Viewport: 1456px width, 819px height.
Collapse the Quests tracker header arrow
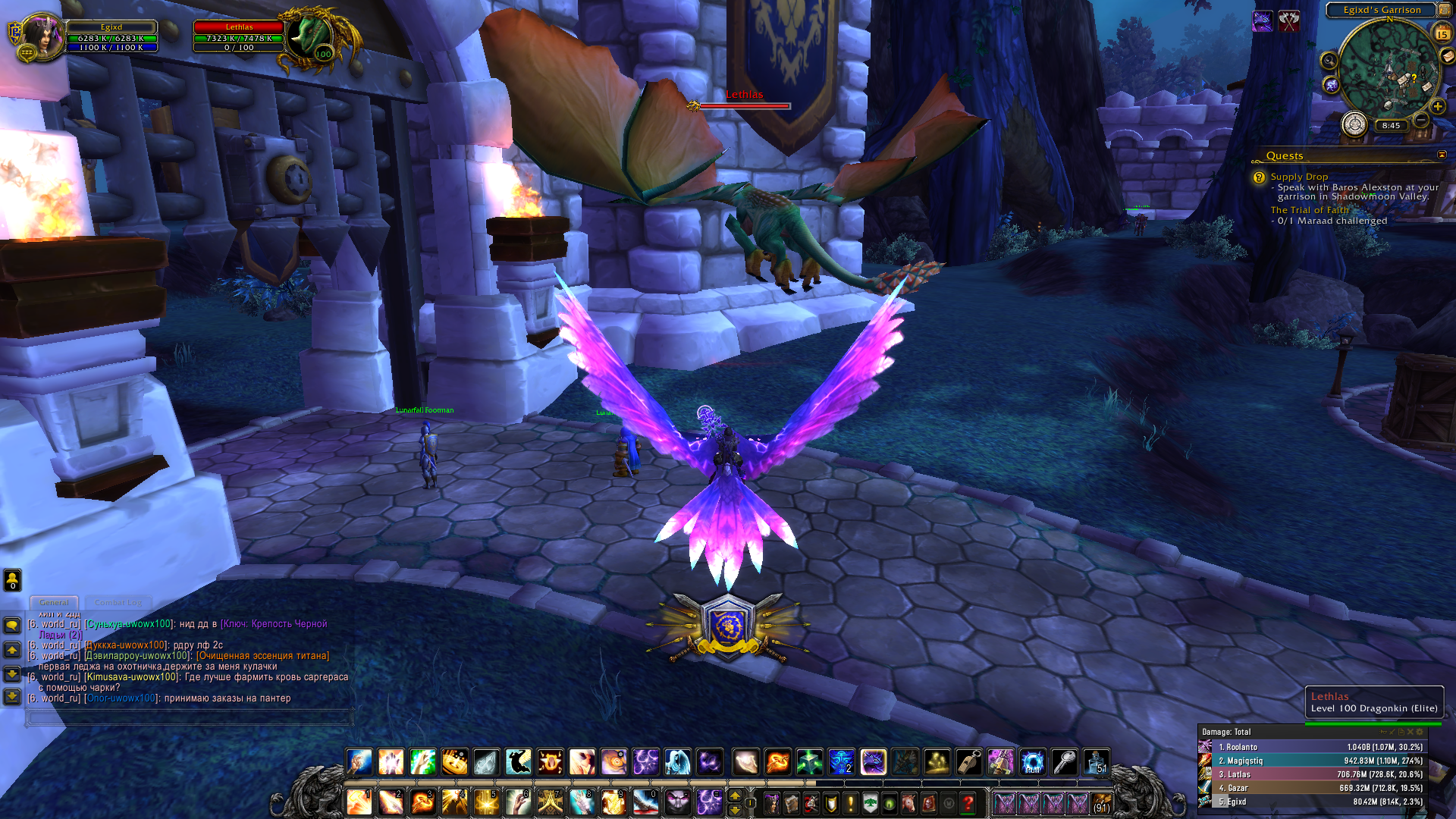click(x=1442, y=155)
